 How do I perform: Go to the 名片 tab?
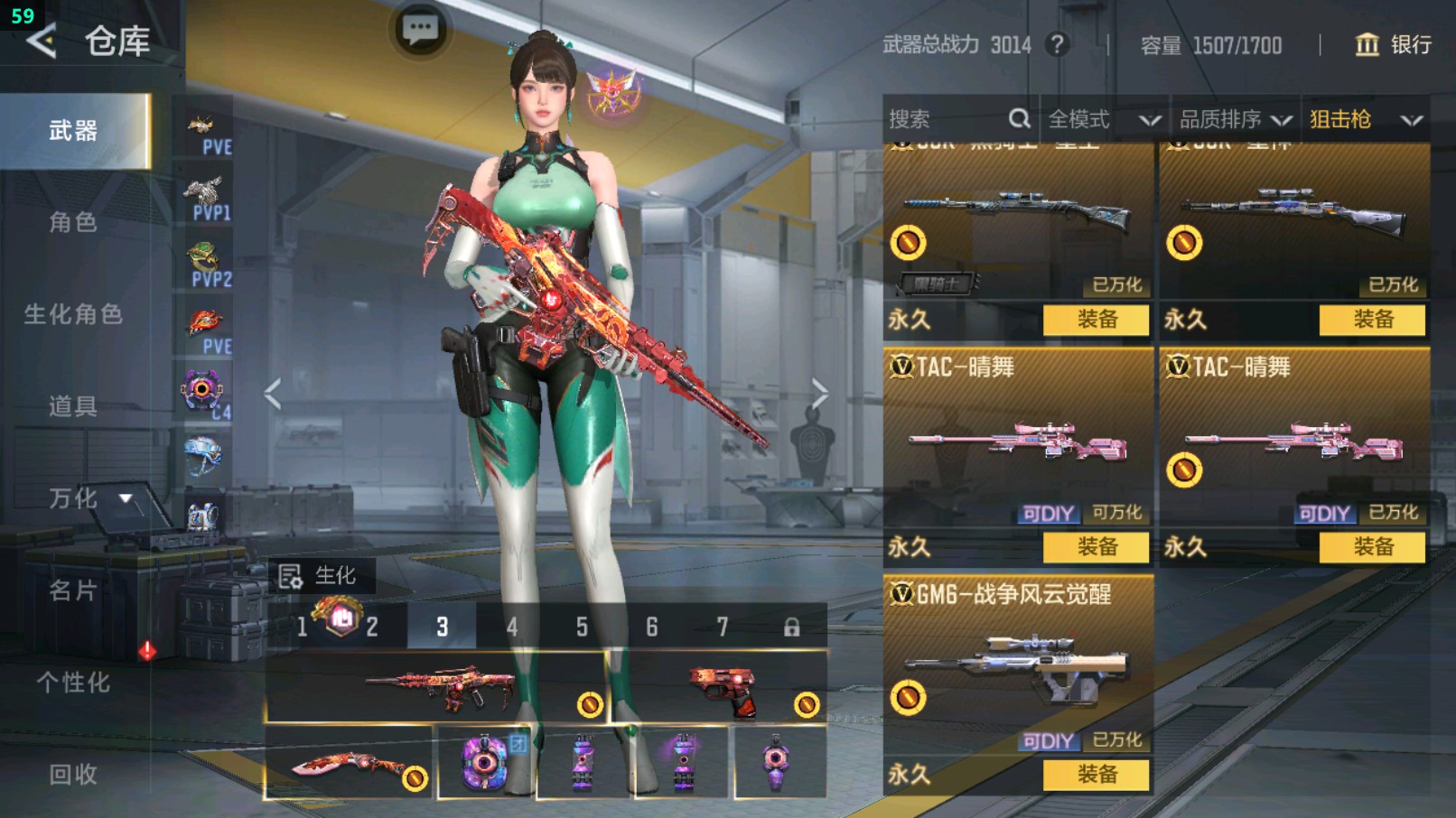(x=73, y=590)
